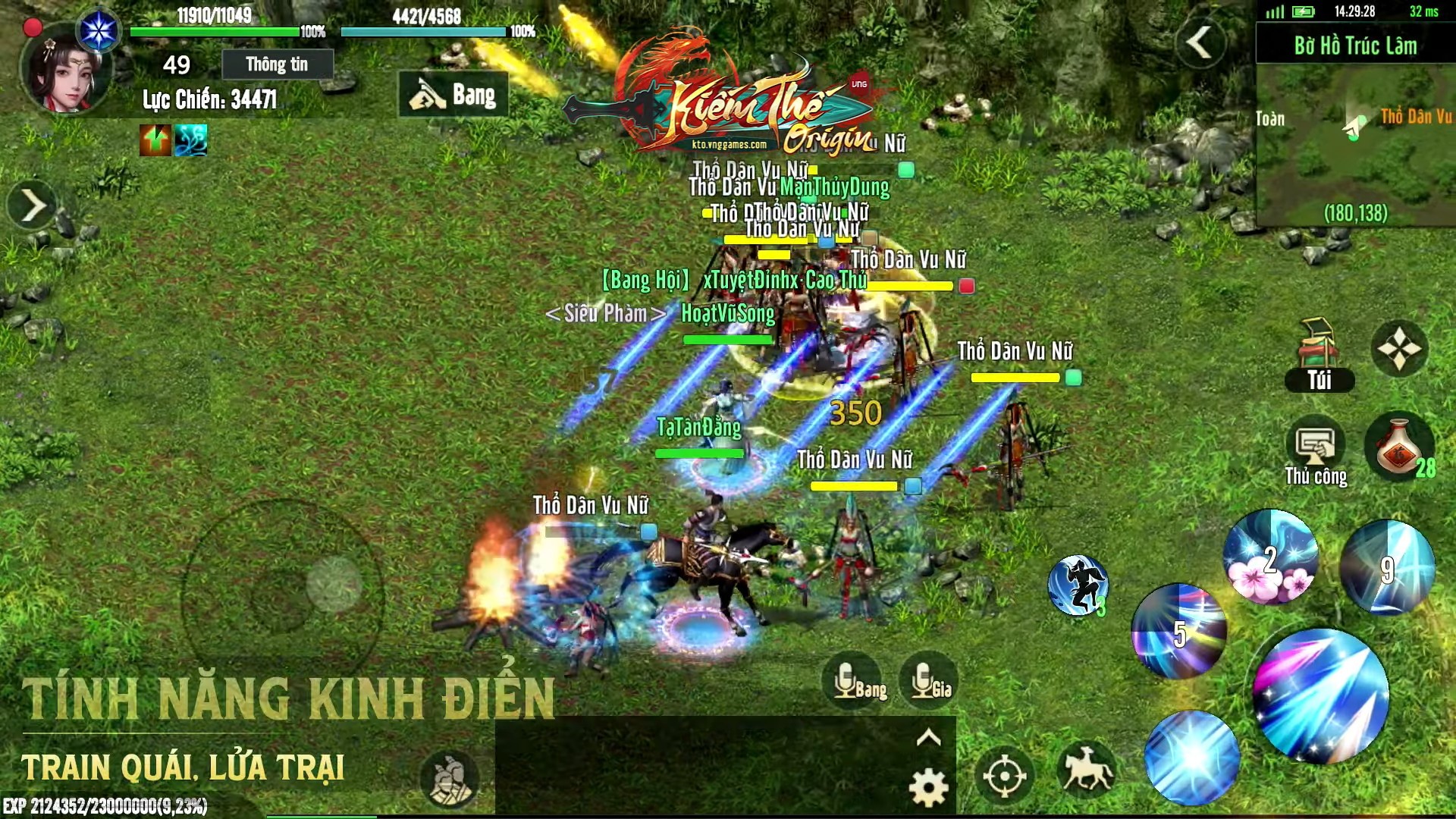Image resolution: width=1456 pixels, height=819 pixels.
Task: Activate the skill showing cooldown 5
Action: pos(1178,631)
